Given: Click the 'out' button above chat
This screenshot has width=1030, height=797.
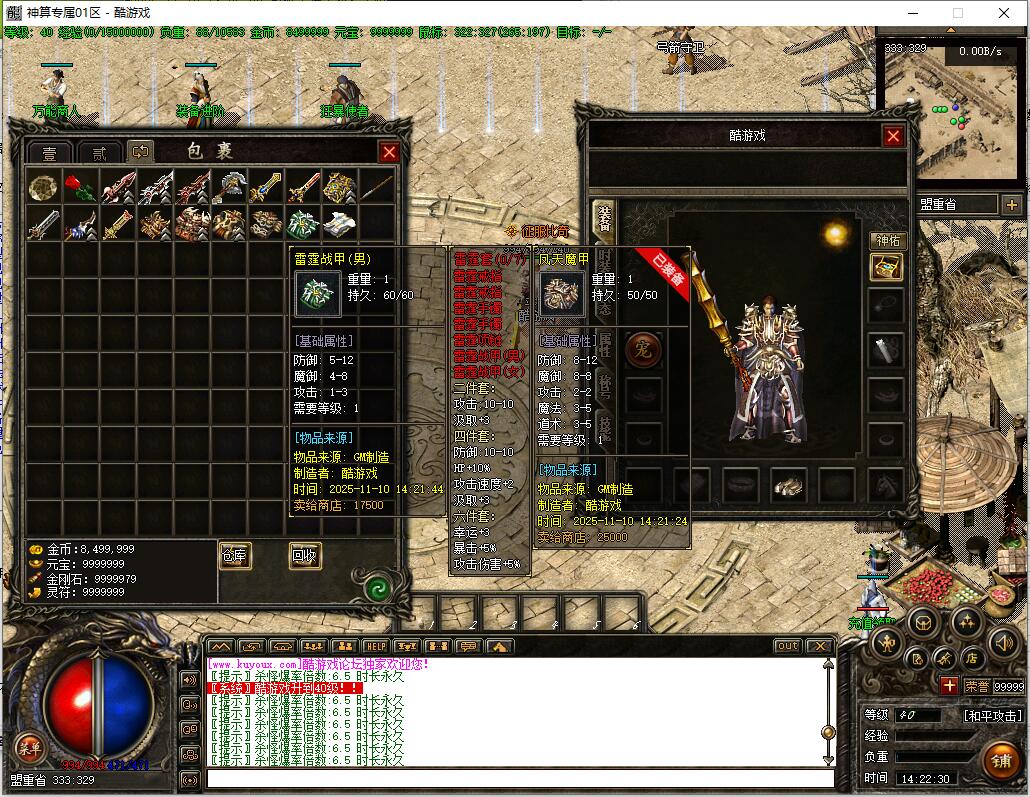Looking at the screenshot, I should (x=788, y=646).
